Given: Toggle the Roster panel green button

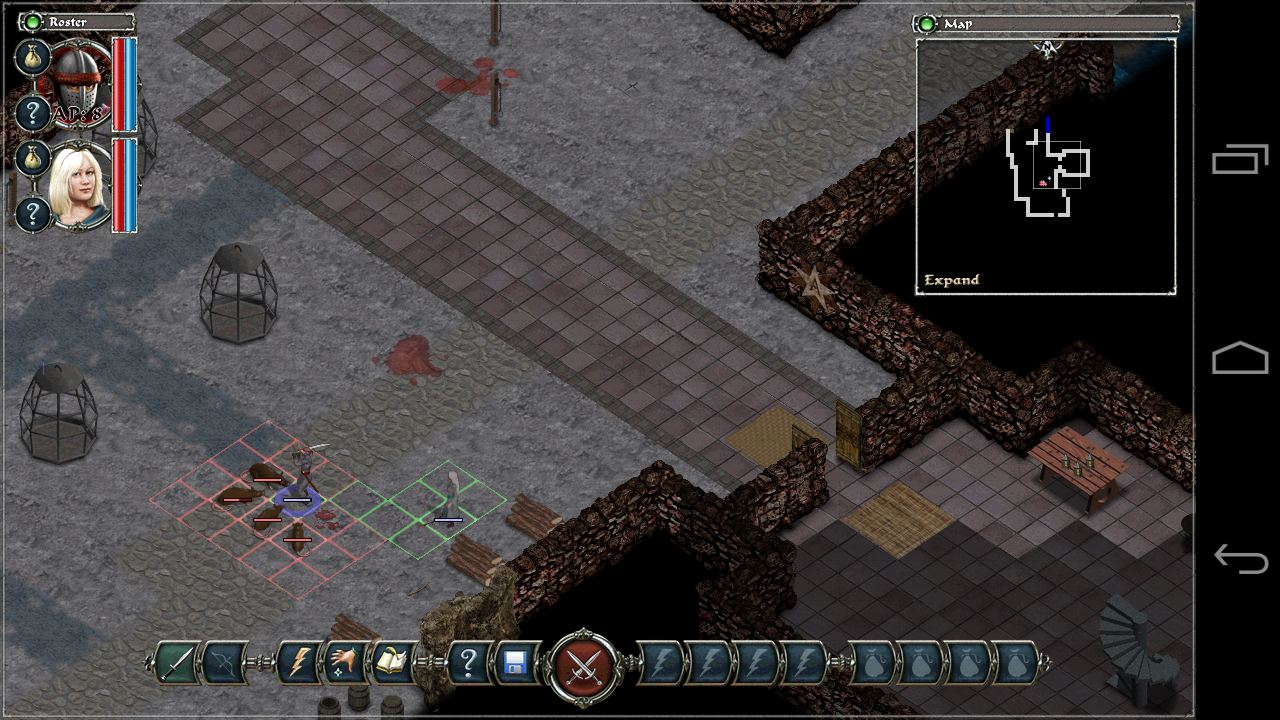Looking at the screenshot, I should tap(33, 21).
